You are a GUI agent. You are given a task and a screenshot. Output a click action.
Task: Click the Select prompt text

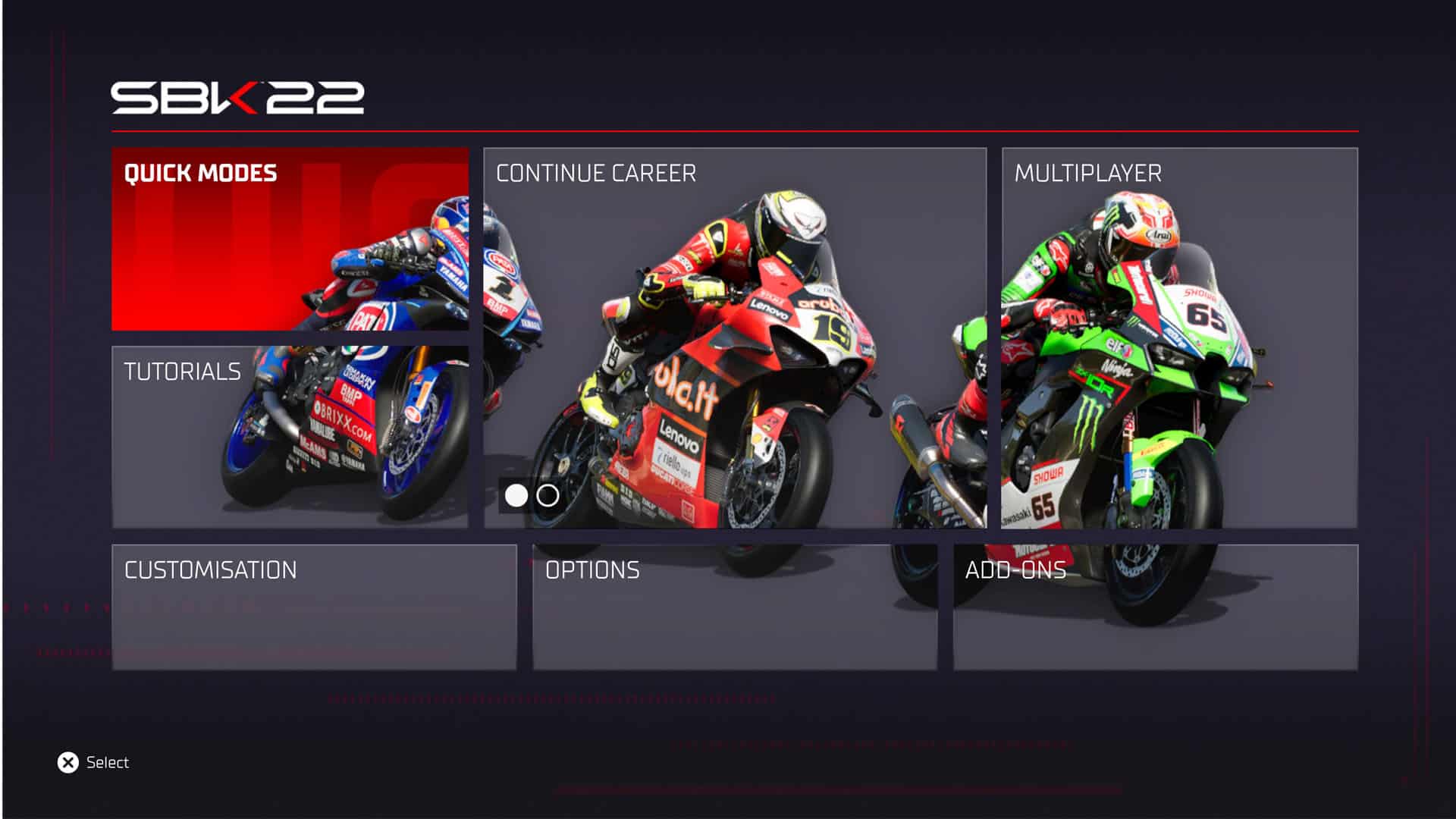tap(108, 762)
